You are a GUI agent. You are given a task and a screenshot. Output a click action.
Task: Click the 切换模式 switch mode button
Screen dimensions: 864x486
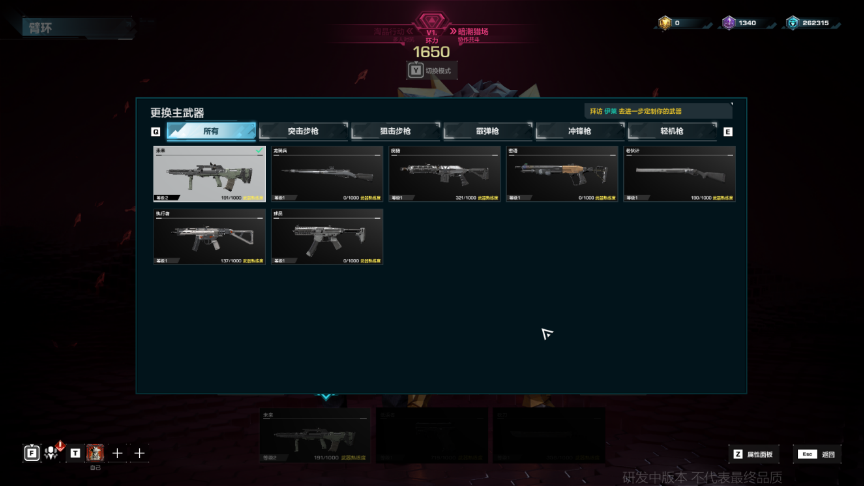pos(431,70)
